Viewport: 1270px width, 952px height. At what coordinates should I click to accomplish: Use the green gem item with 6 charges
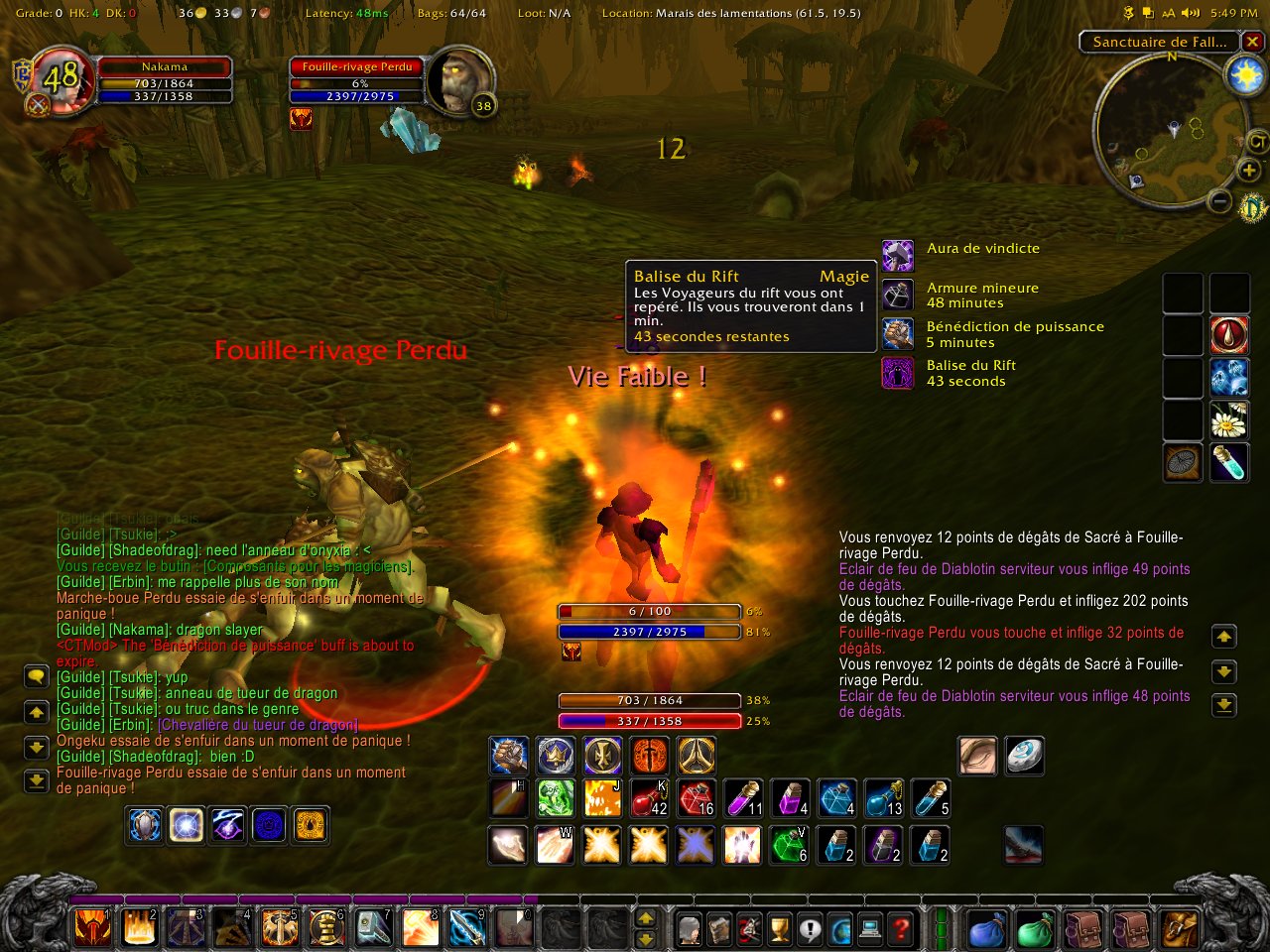click(x=791, y=846)
